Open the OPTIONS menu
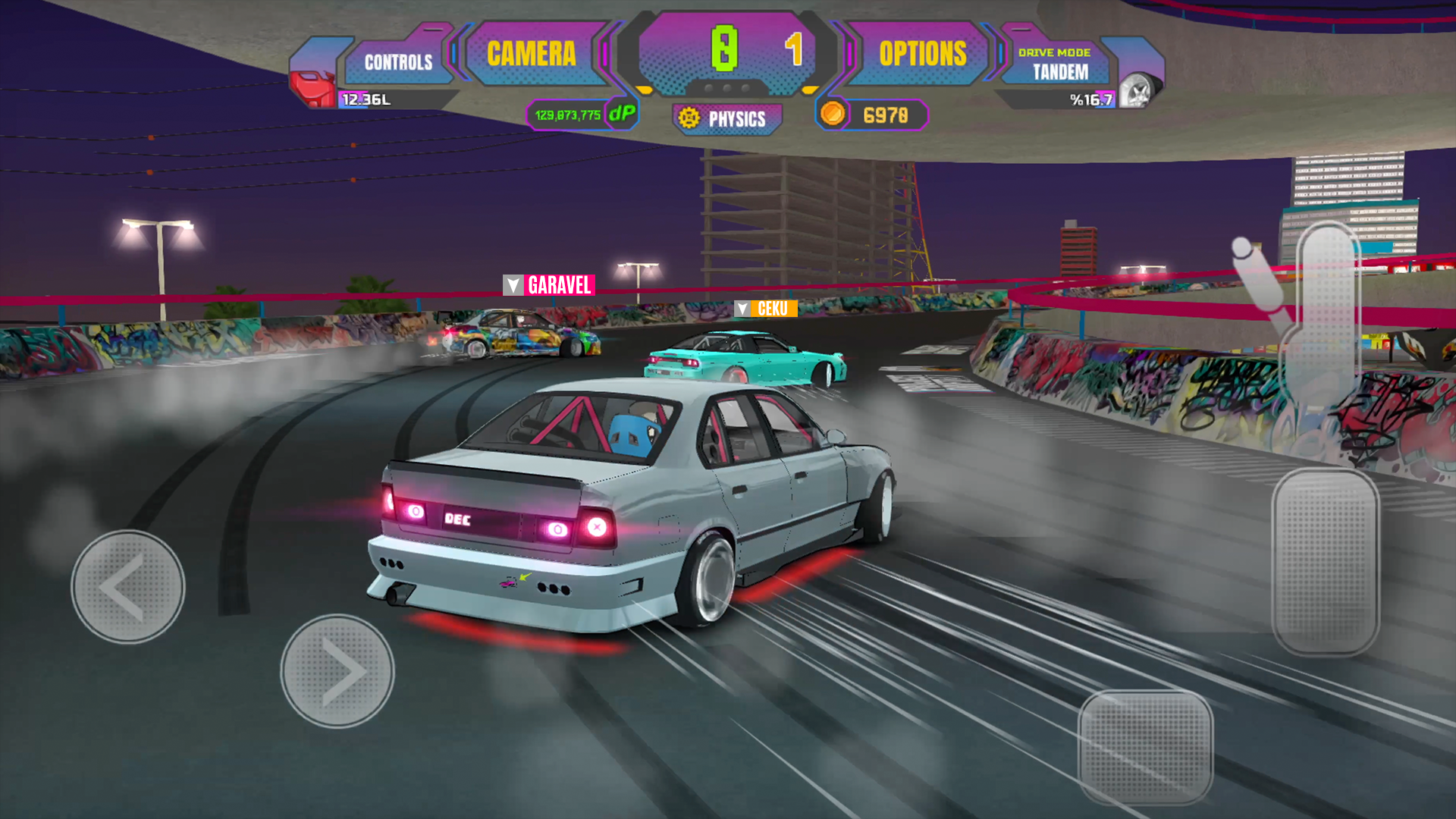This screenshot has width=1456, height=819. 922,52
